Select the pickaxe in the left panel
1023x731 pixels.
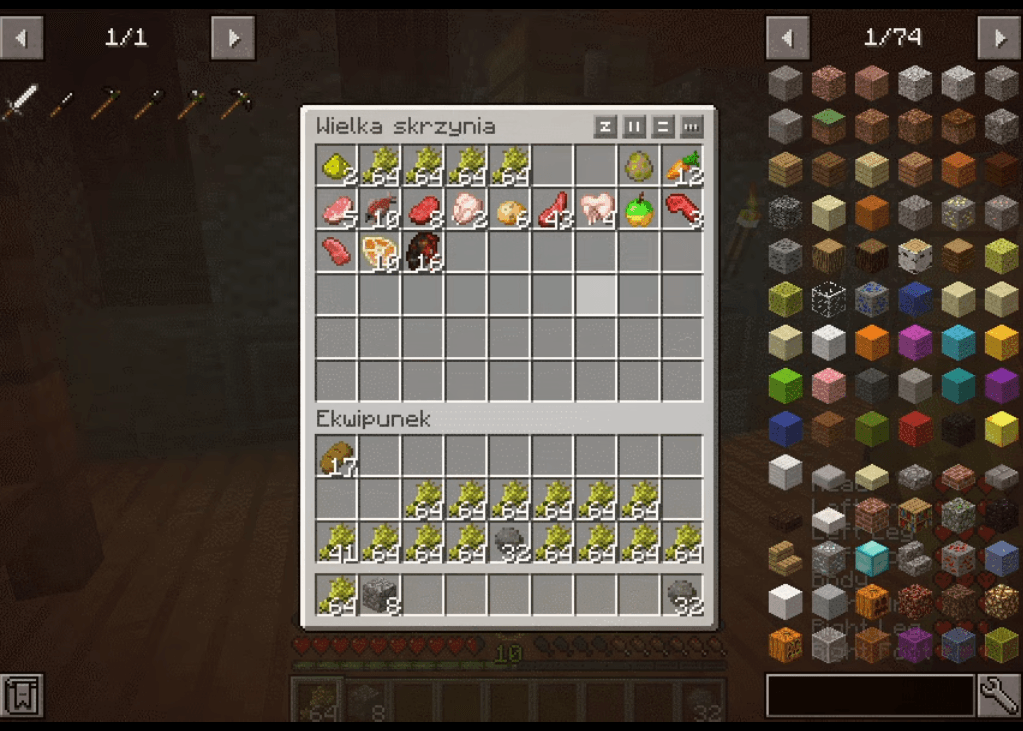tap(236, 102)
